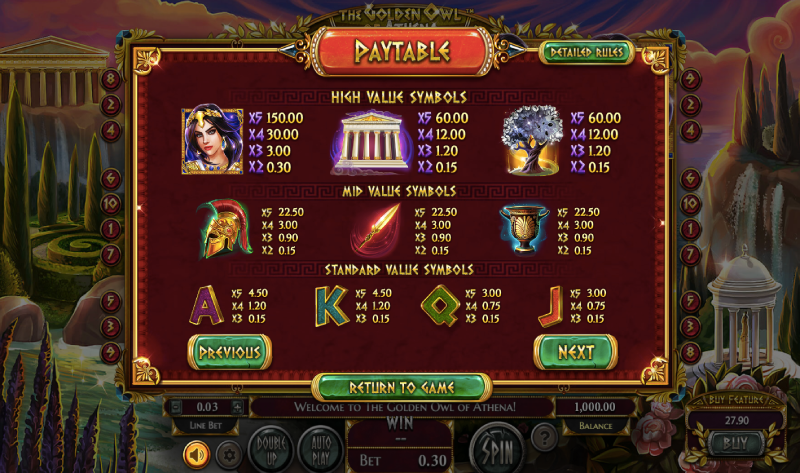Open Auto Play options
Screen dimensions: 800x473
[320, 443]
